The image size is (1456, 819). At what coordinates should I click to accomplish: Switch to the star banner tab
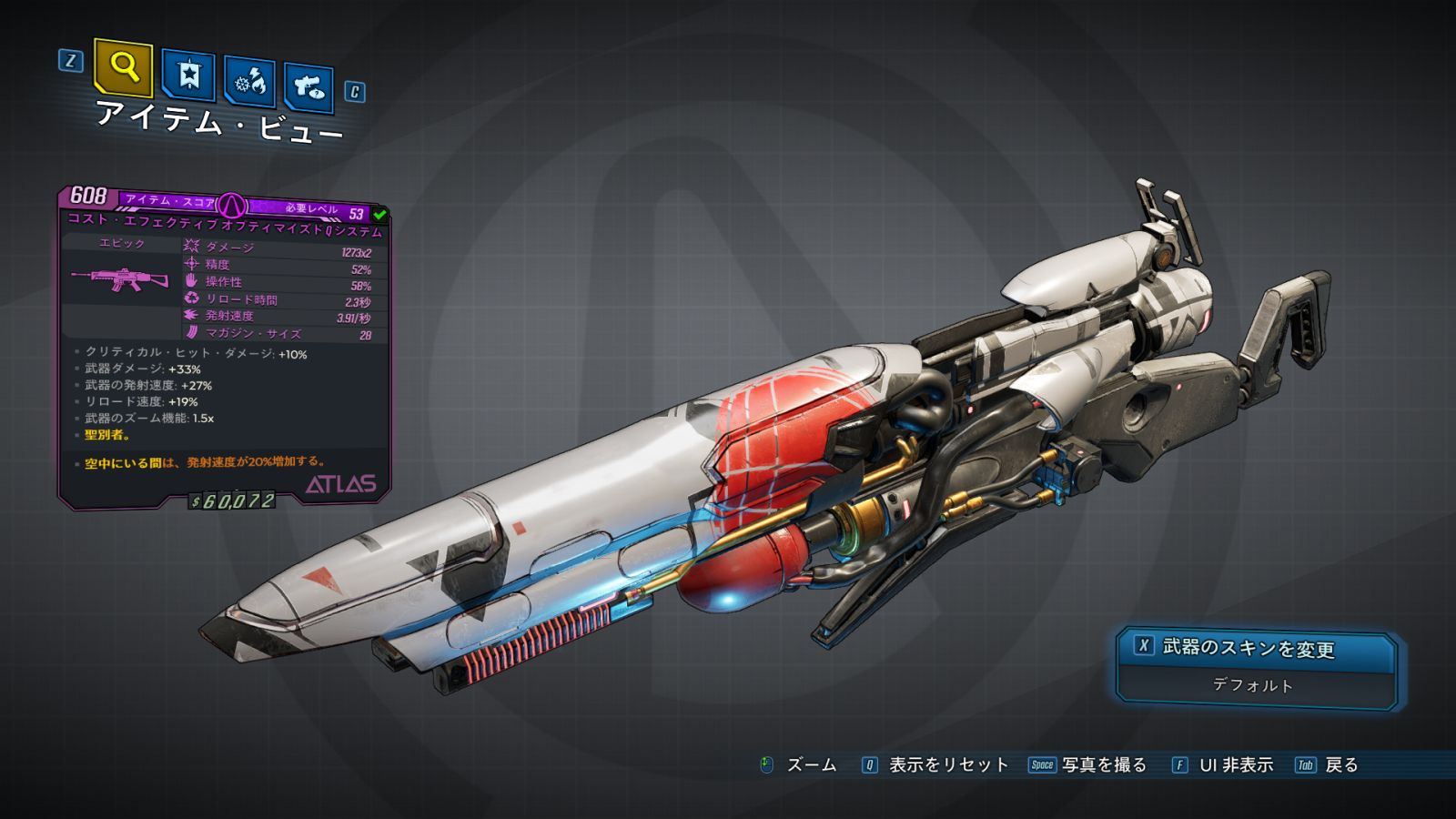(x=188, y=75)
